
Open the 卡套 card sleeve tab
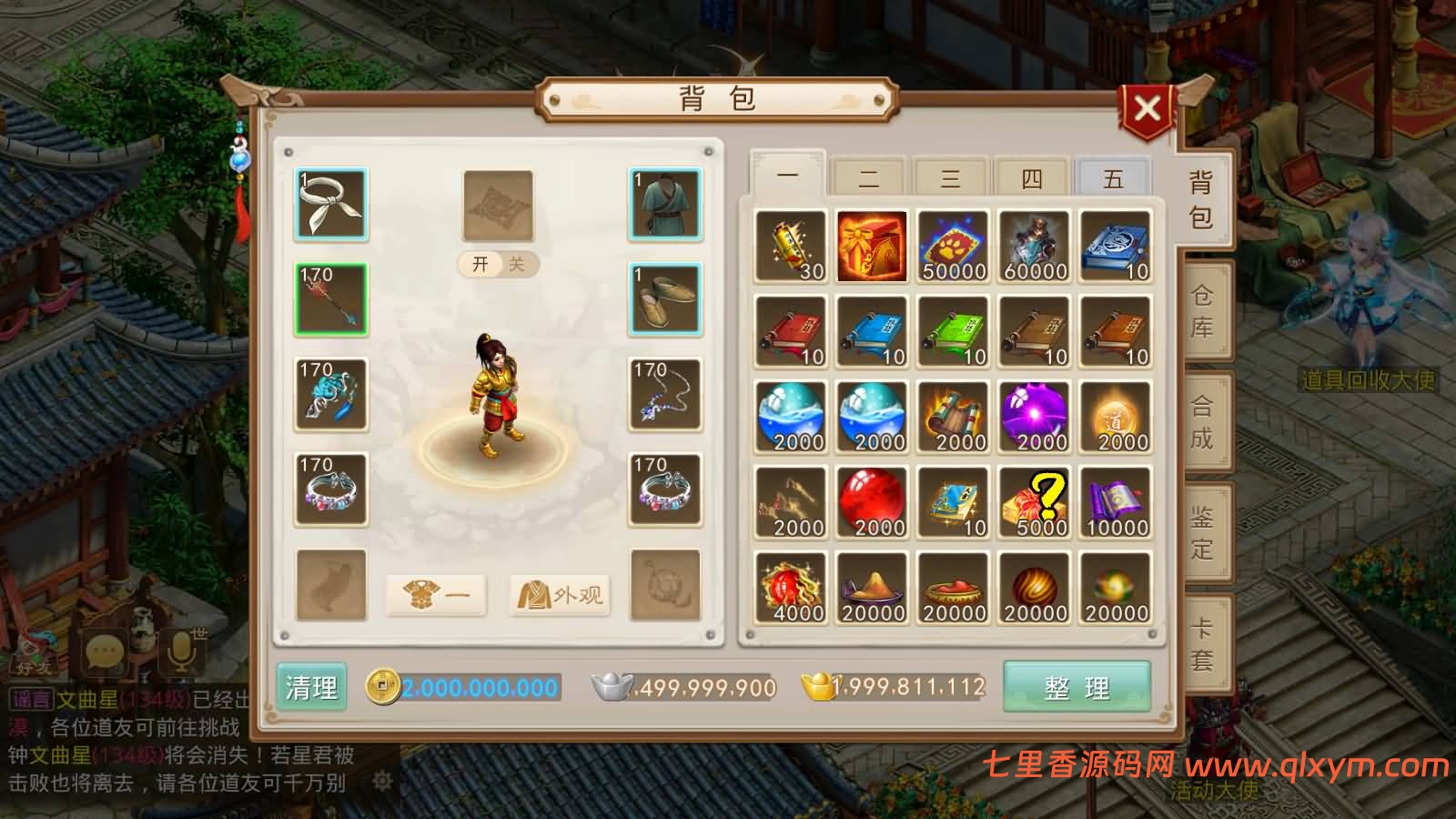pyautogui.click(x=1202, y=644)
